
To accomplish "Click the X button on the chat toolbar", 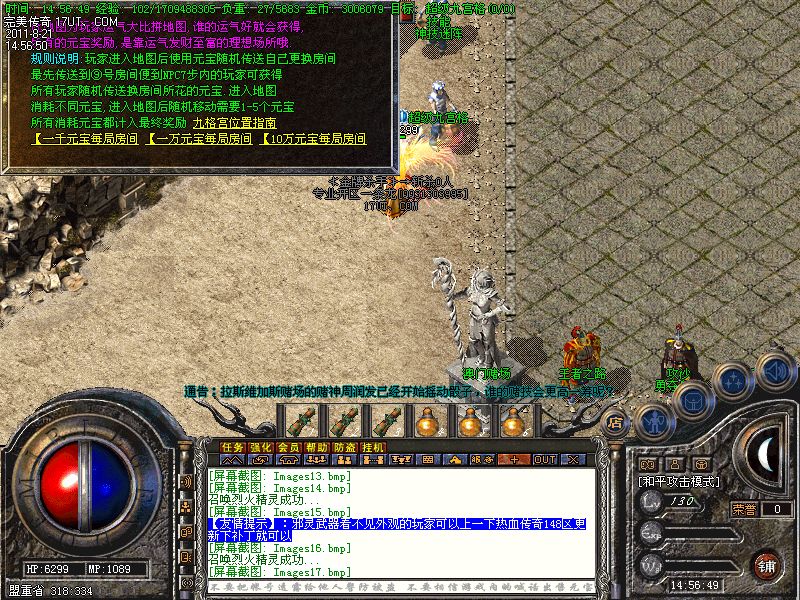I will [573, 460].
